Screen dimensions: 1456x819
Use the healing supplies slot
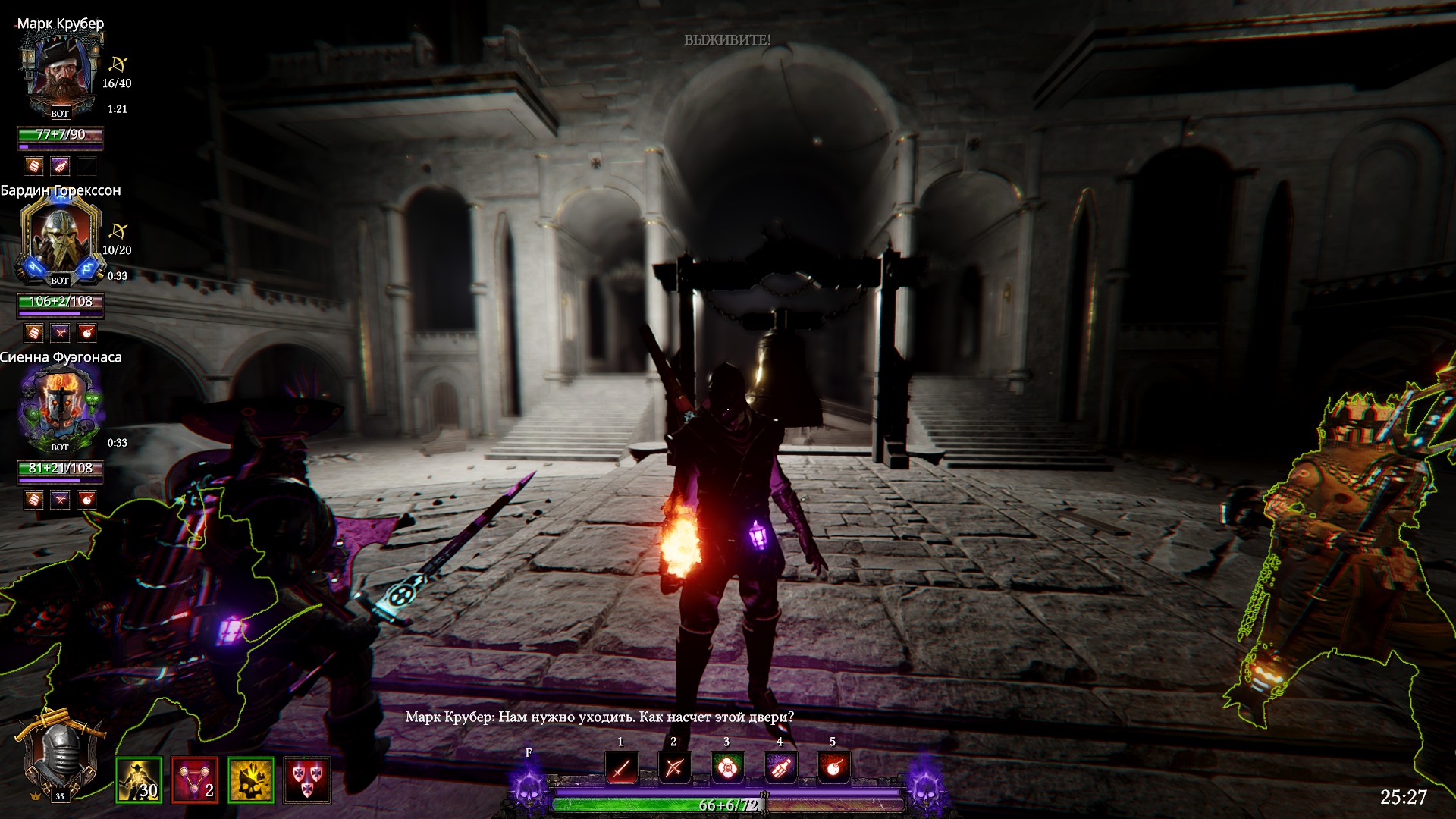pyautogui.click(x=726, y=768)
